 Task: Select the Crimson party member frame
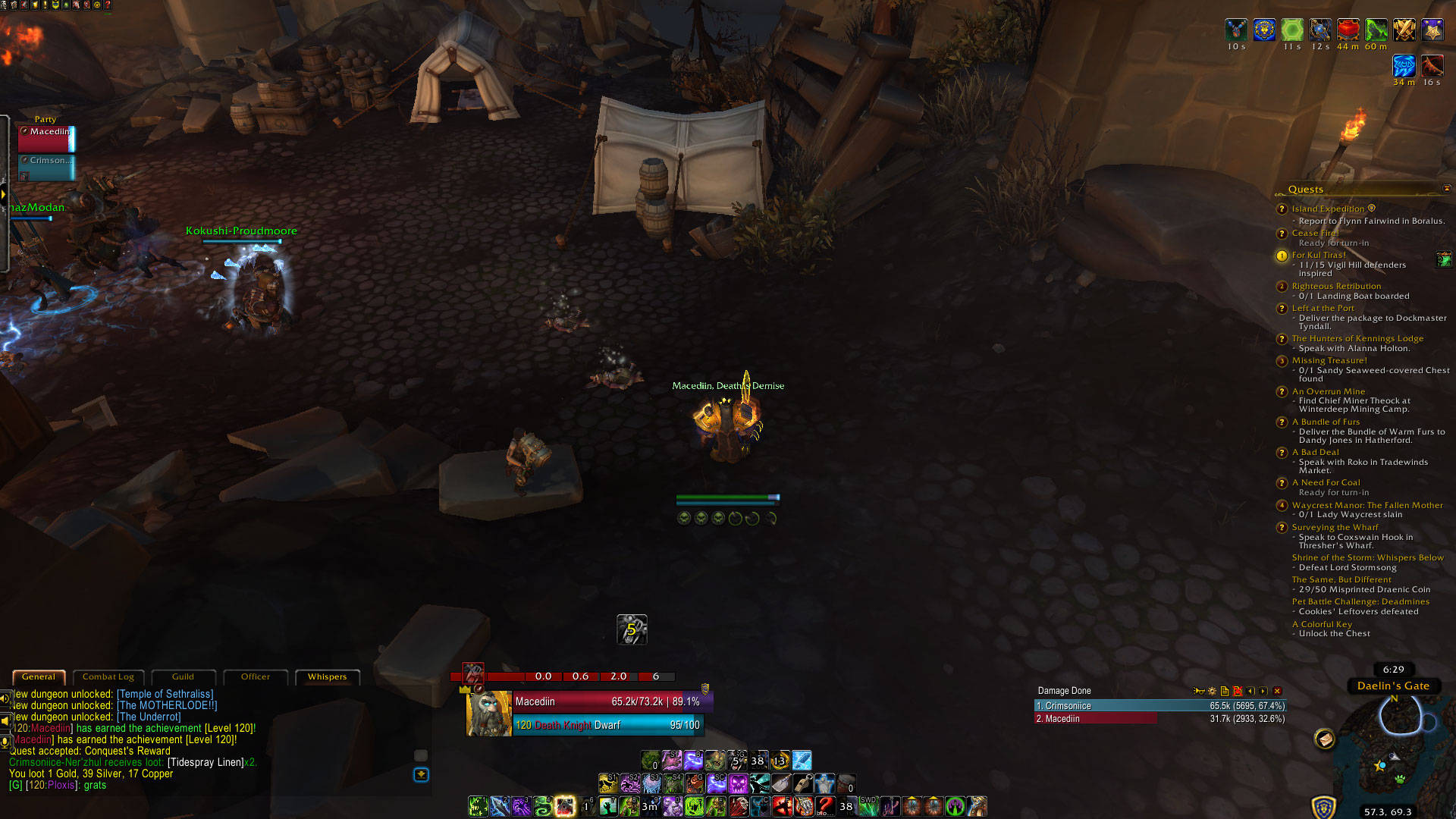[x=46, y=168]
